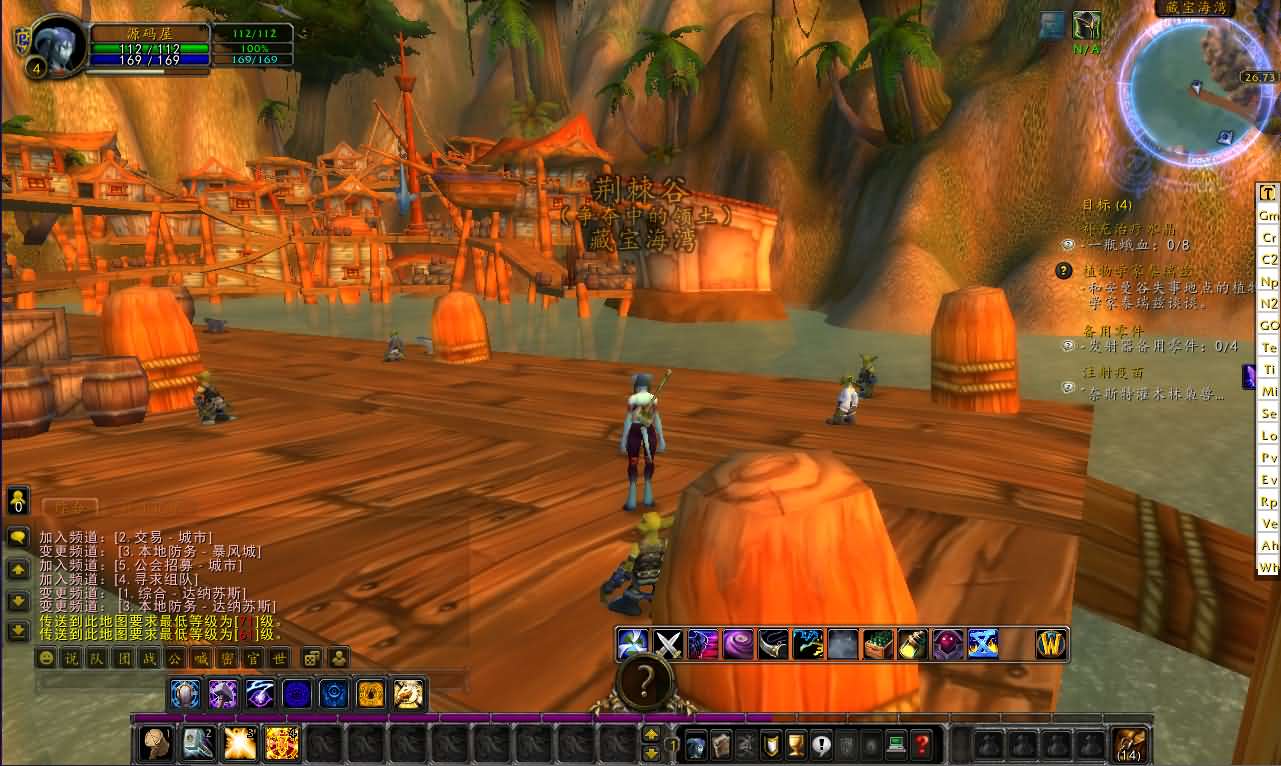Use the fist ability in slot 1

pos(156,743)
